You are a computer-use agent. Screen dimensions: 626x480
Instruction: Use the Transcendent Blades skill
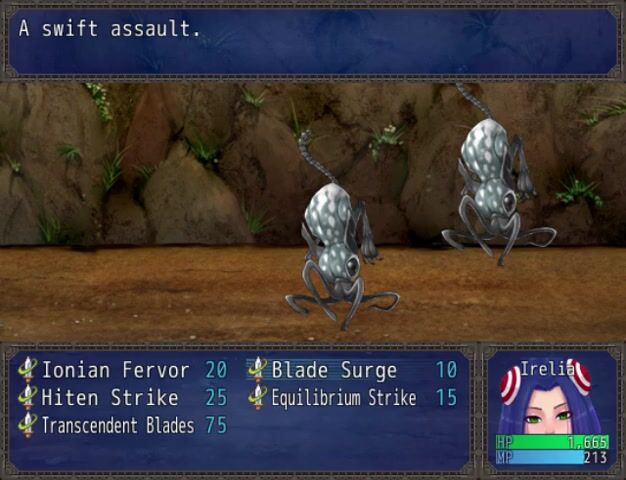coord(117,426)
